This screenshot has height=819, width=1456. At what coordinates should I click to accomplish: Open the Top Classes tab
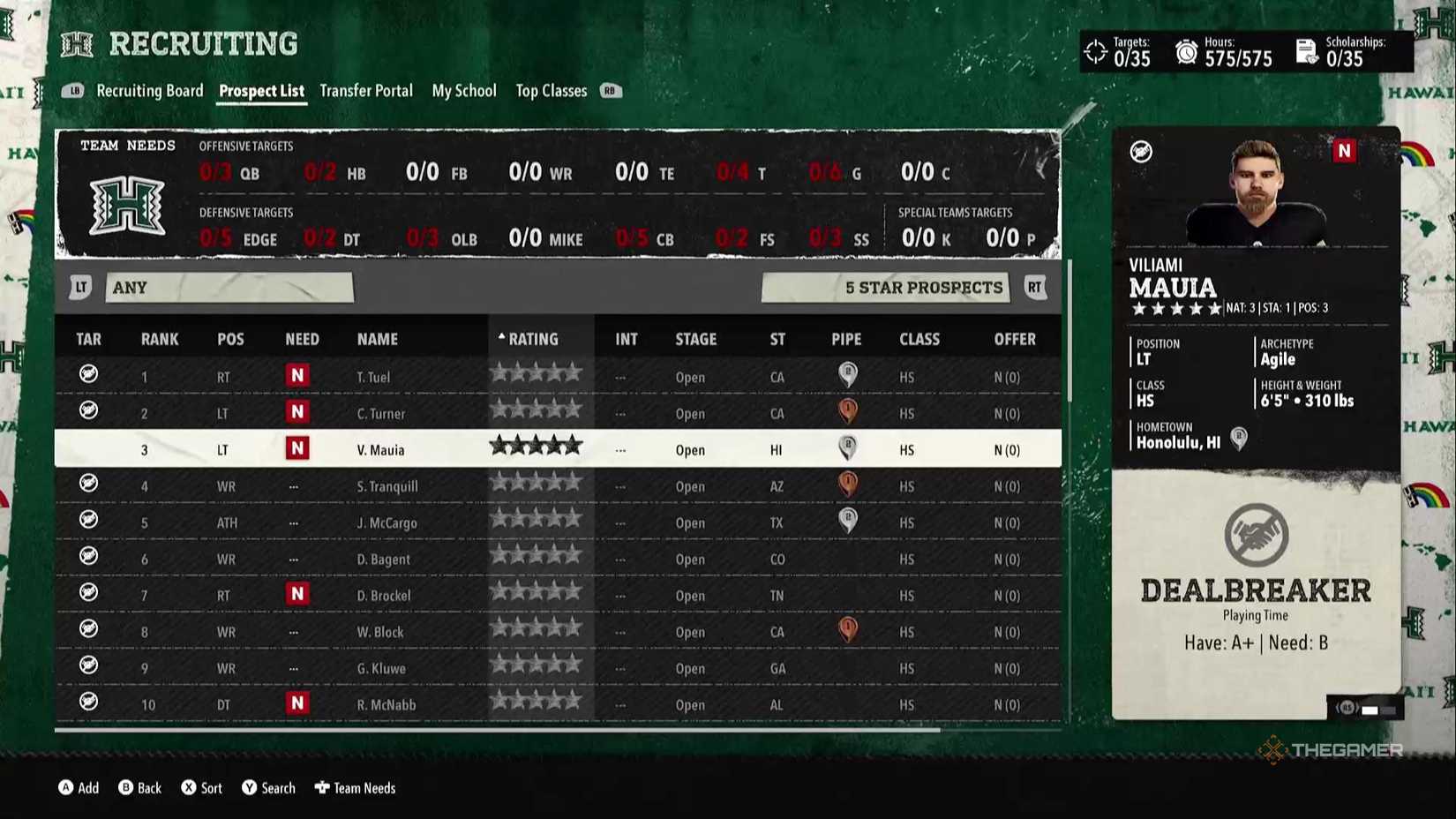click(x=551, y=91)
